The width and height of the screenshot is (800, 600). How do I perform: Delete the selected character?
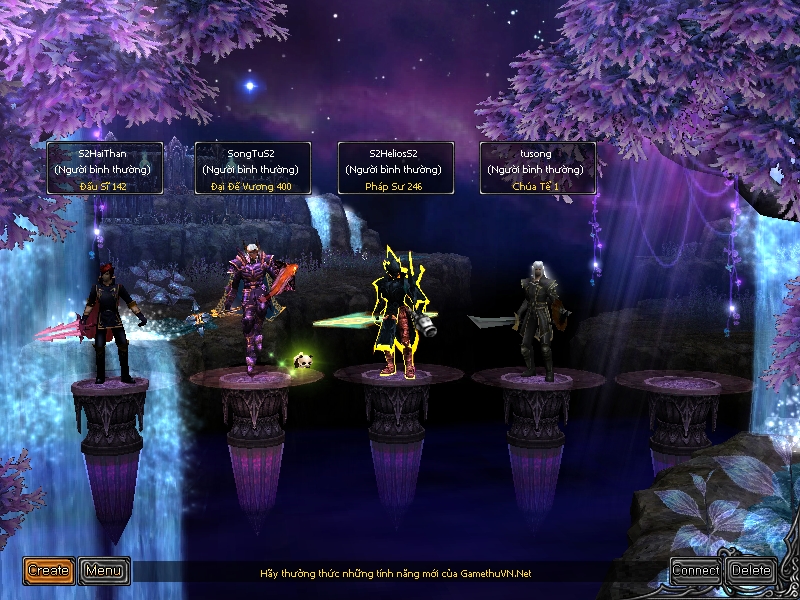pos(751,571)
